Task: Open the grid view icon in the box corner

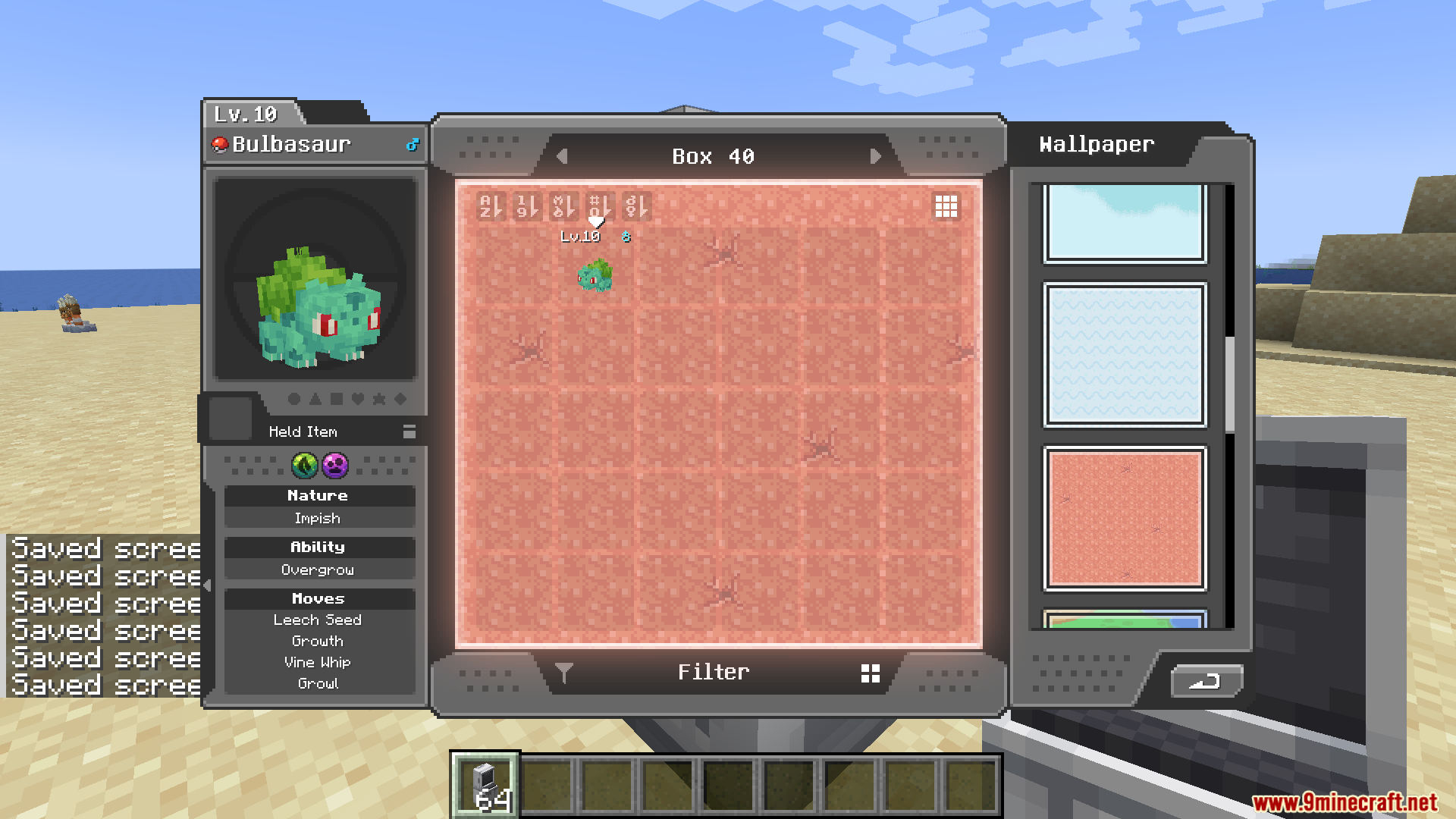Action: (x=946, y=206)
